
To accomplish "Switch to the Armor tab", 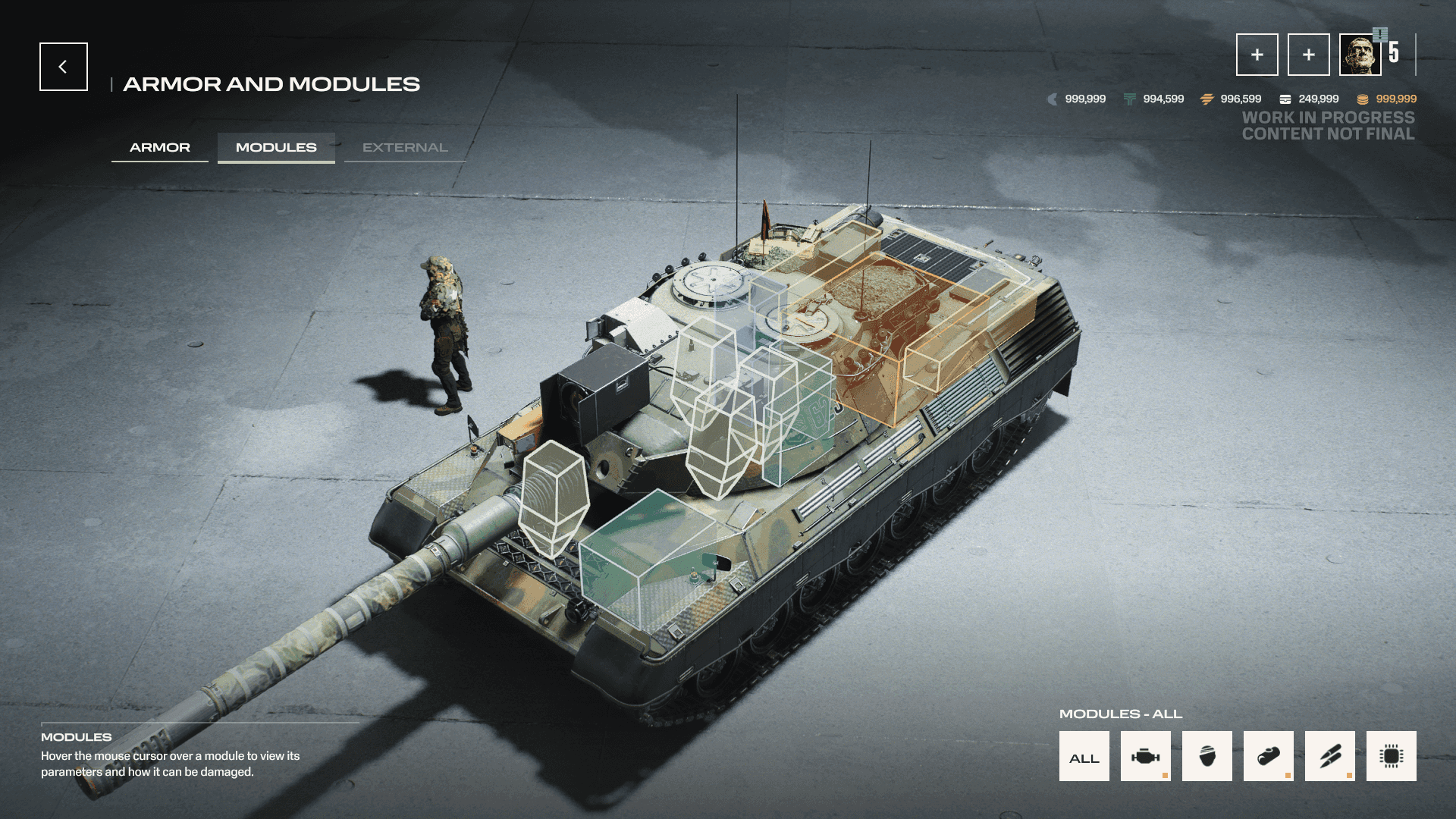I will (160, 147).
